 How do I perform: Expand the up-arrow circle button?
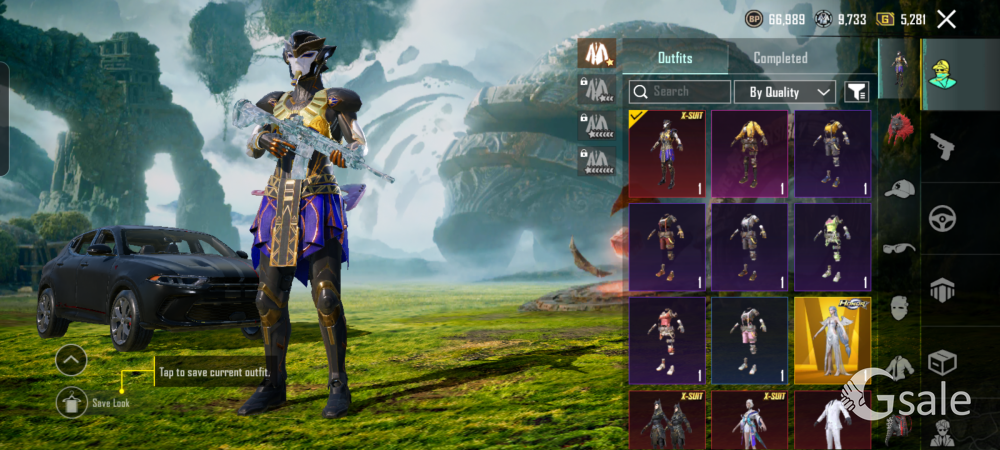[71, 359]
